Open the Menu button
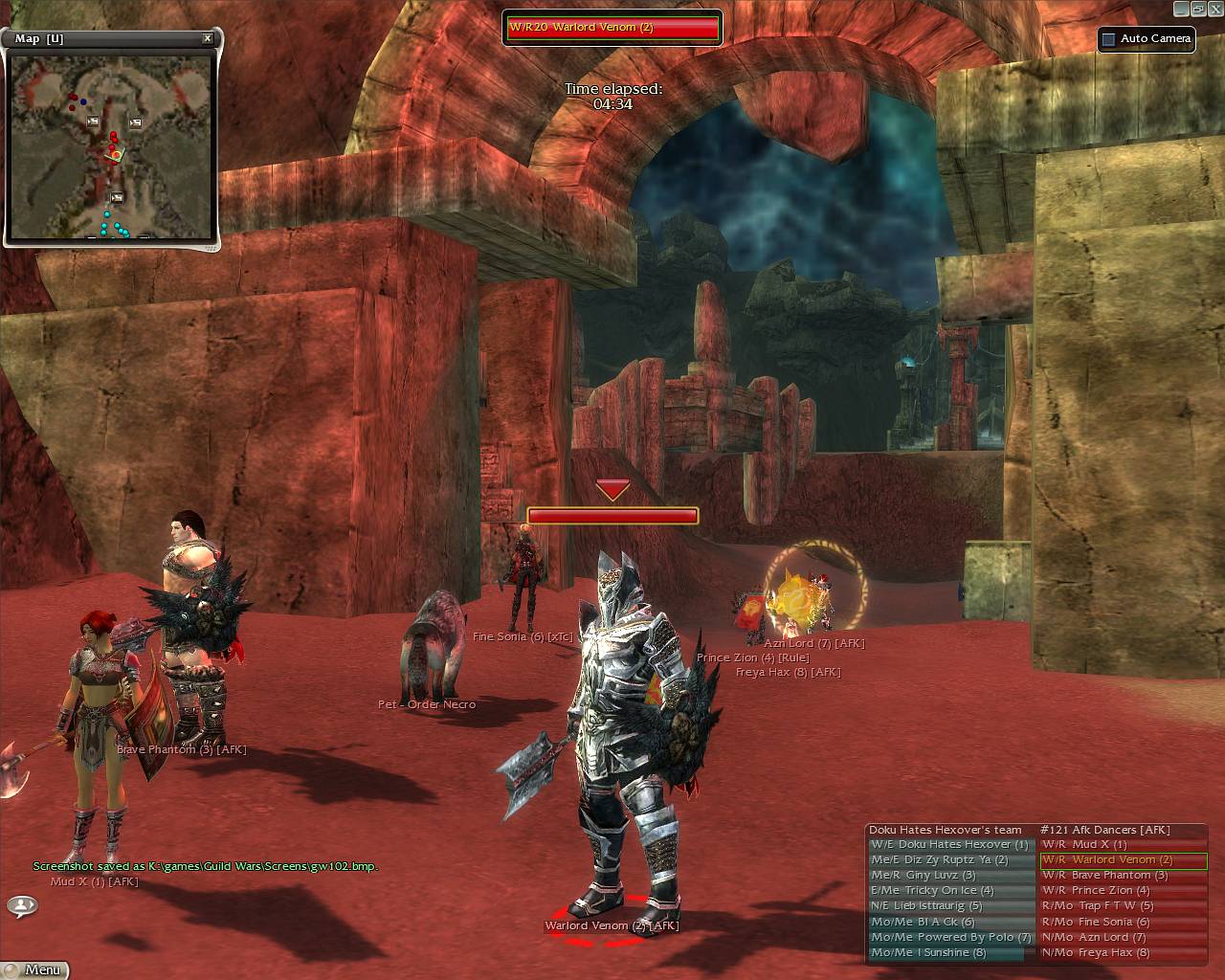Screen dimensions: 1225x980 (x=34, y=969)
